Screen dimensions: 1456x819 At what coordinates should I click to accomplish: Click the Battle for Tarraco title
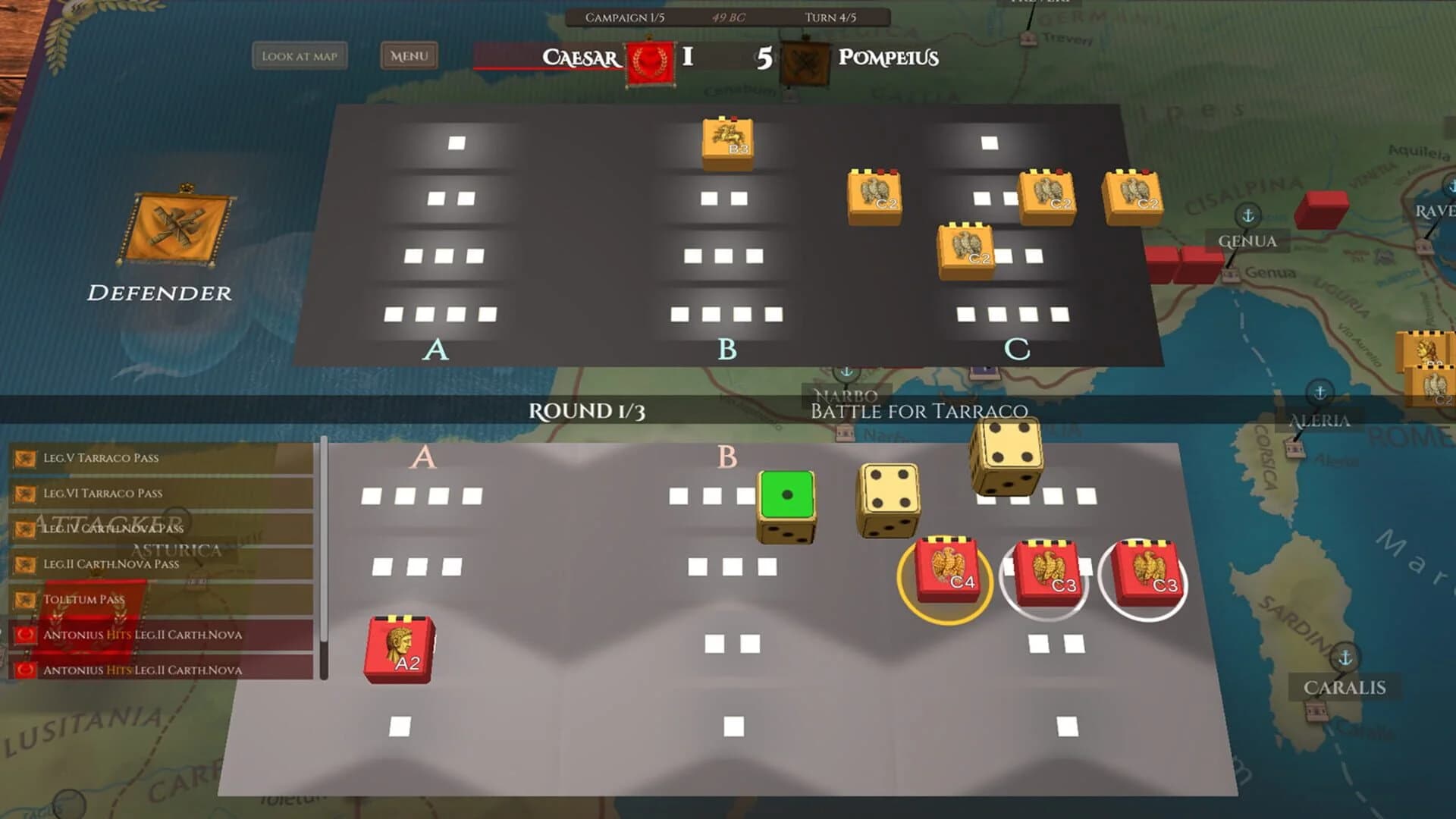pyautogui.click(x=920, y=412)
